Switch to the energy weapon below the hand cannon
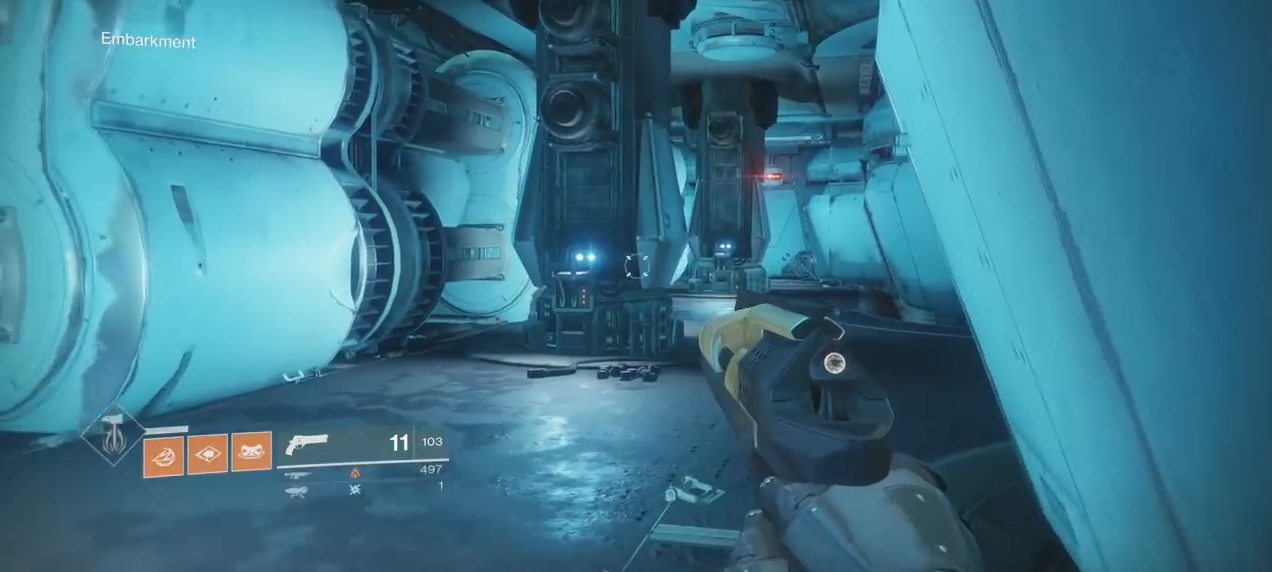This screenshot has height=572, width=1272. (x=297, y=475)
